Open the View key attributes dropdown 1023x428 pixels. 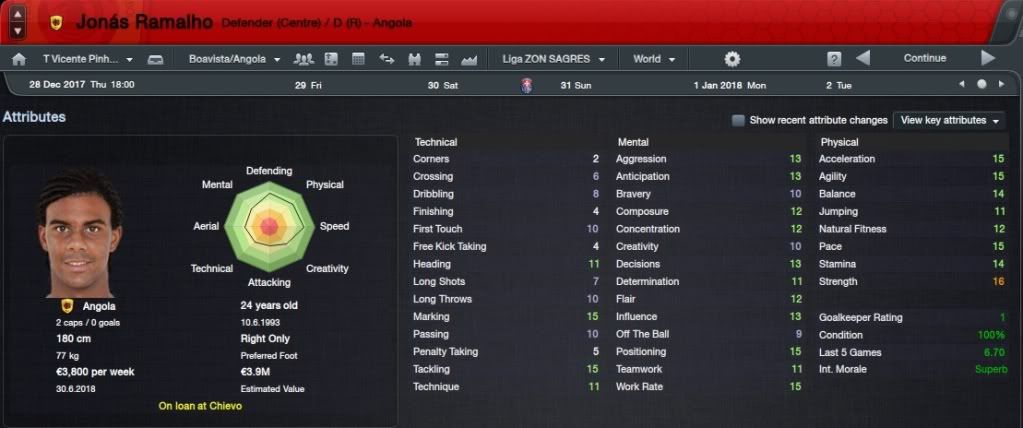coord(949,120)
